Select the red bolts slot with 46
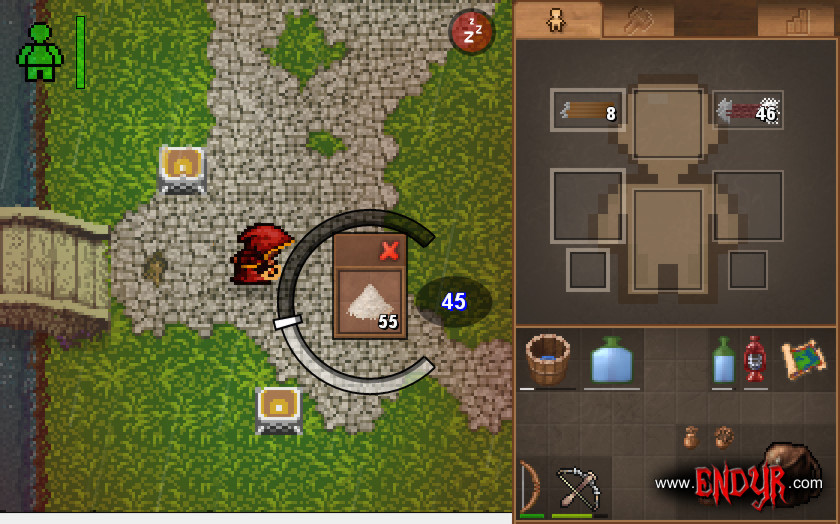 pyautogui.click(x=747, y=111)
